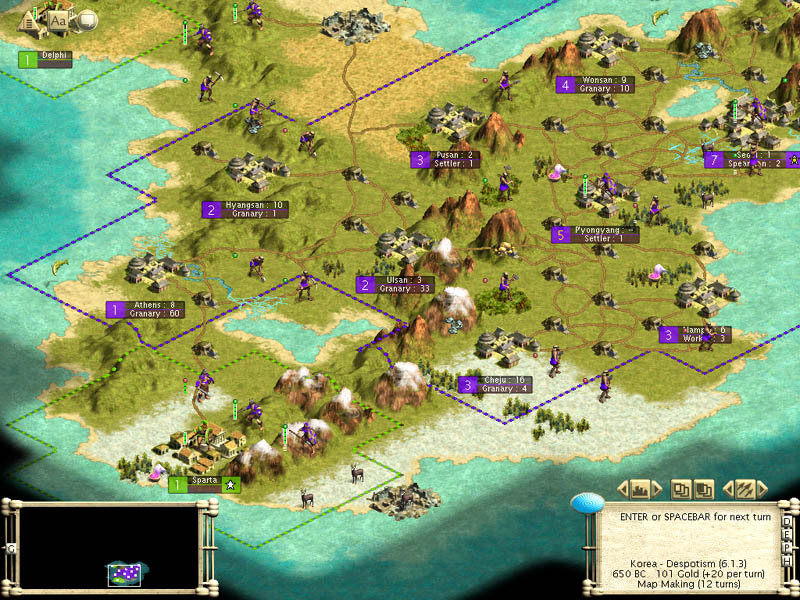Click the "H" button on info panel

pyautogui.click(x=788, y=560)
